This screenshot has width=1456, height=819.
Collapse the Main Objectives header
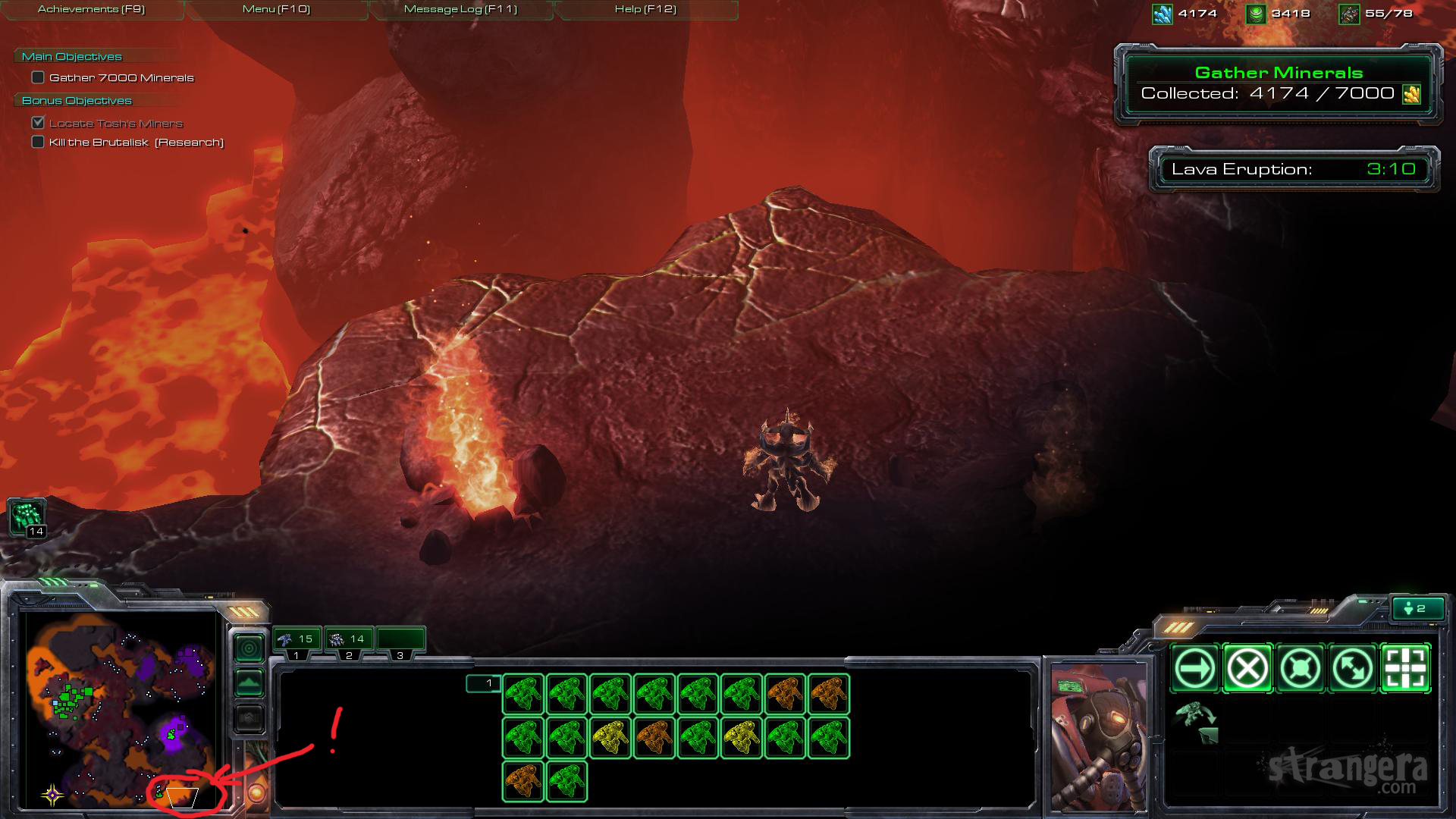click(72, 57)
